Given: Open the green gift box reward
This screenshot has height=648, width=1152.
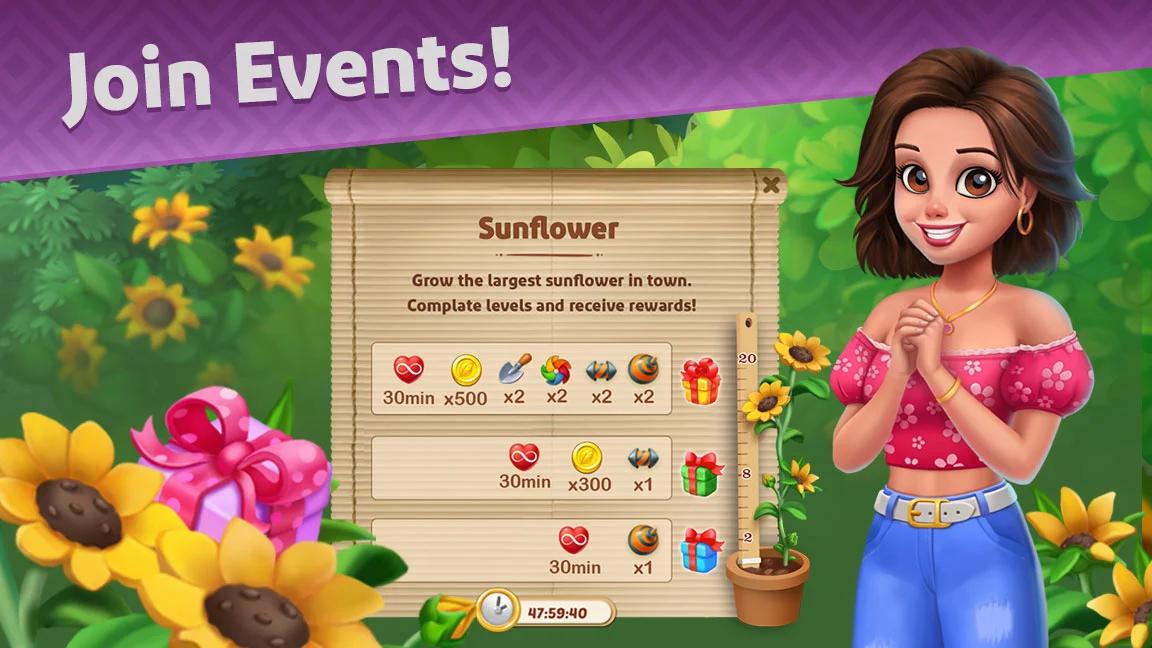Looking at the screenshot, I should point(701,473).
